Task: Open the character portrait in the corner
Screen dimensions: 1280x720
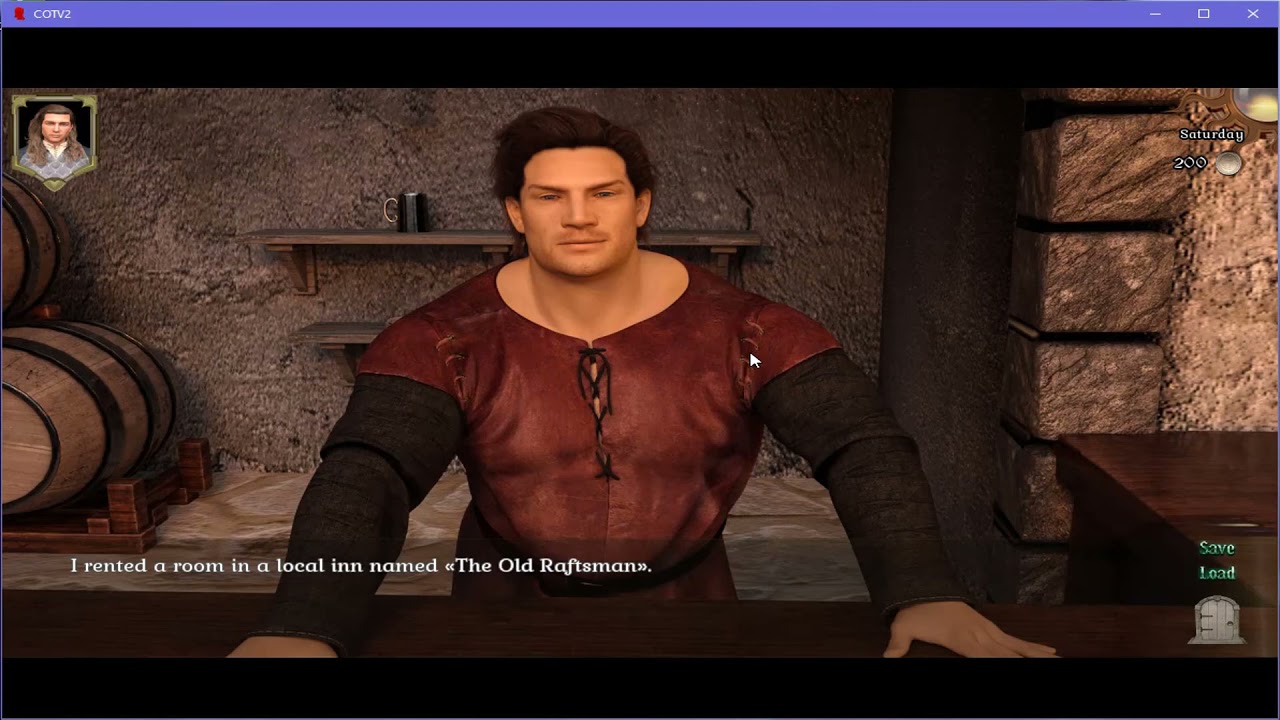Action: [x=54, y=139]
